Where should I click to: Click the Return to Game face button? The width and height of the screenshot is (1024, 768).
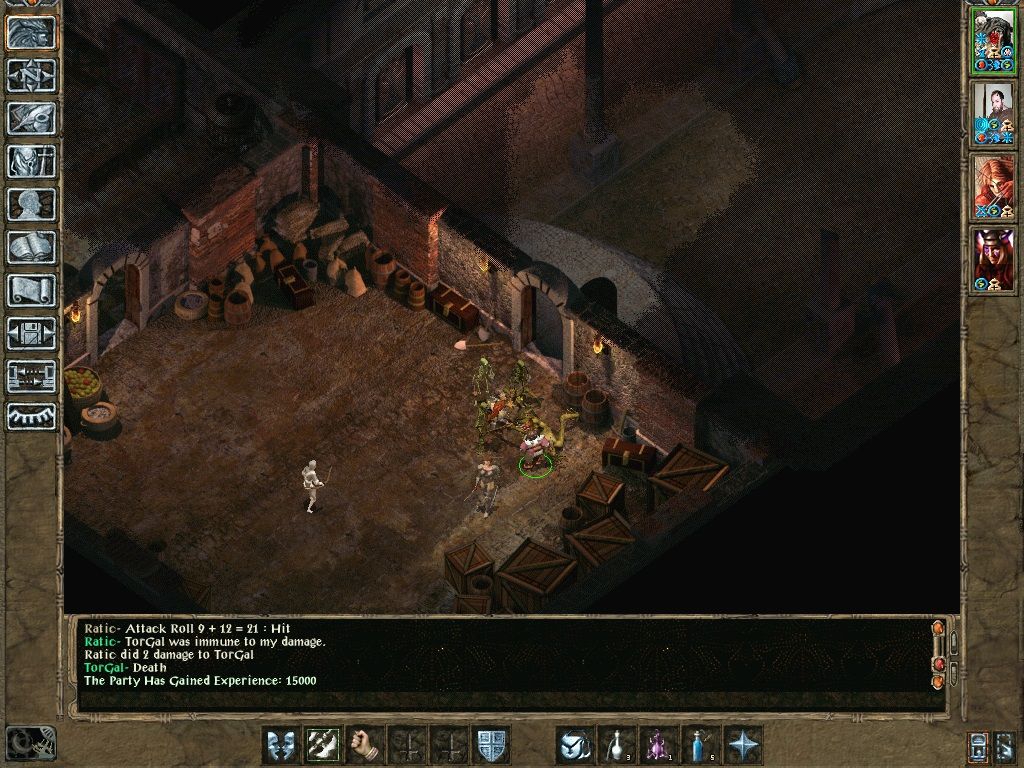tap(31, 33)
